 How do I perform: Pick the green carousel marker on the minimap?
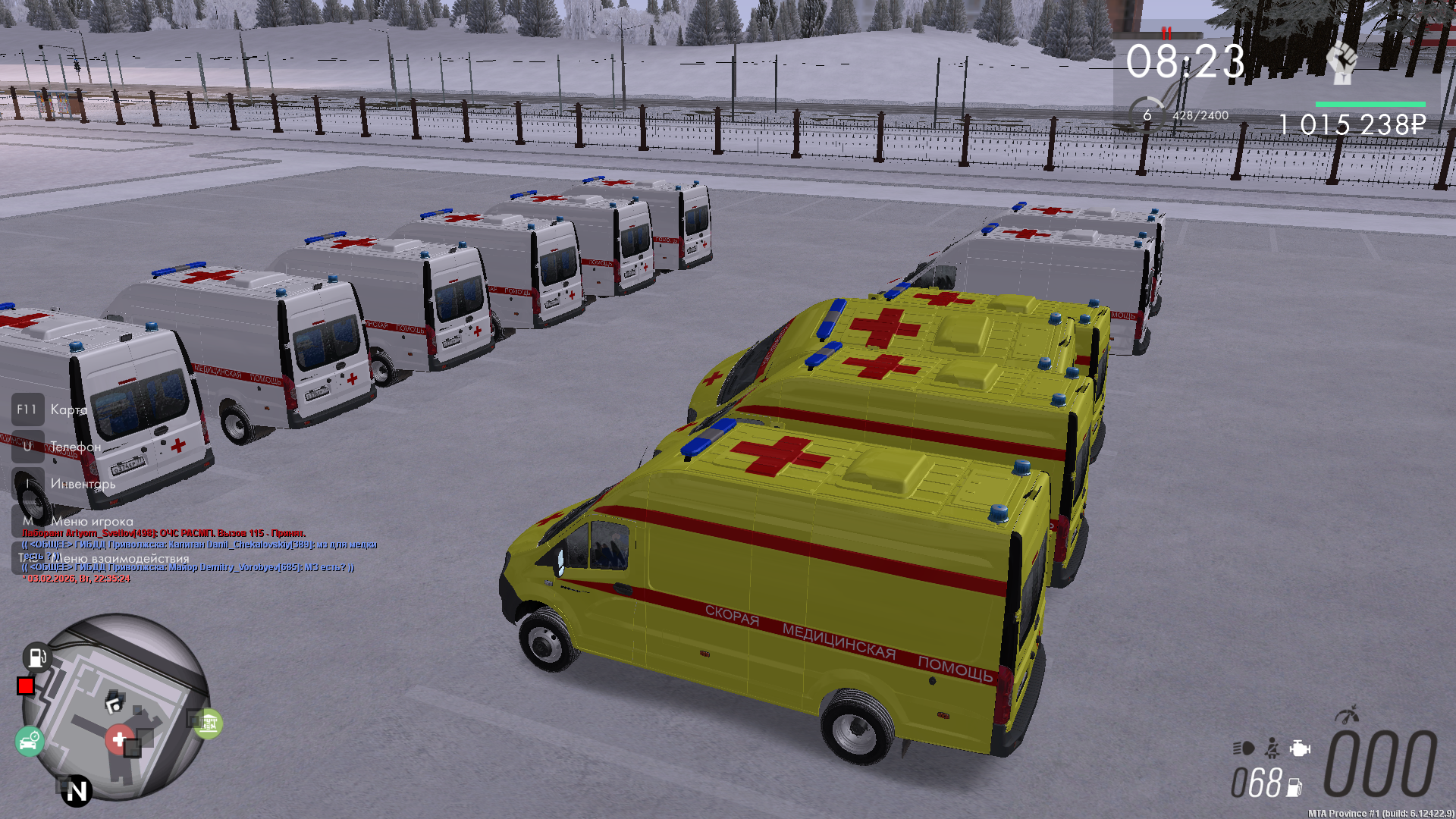tap(208, 723)
